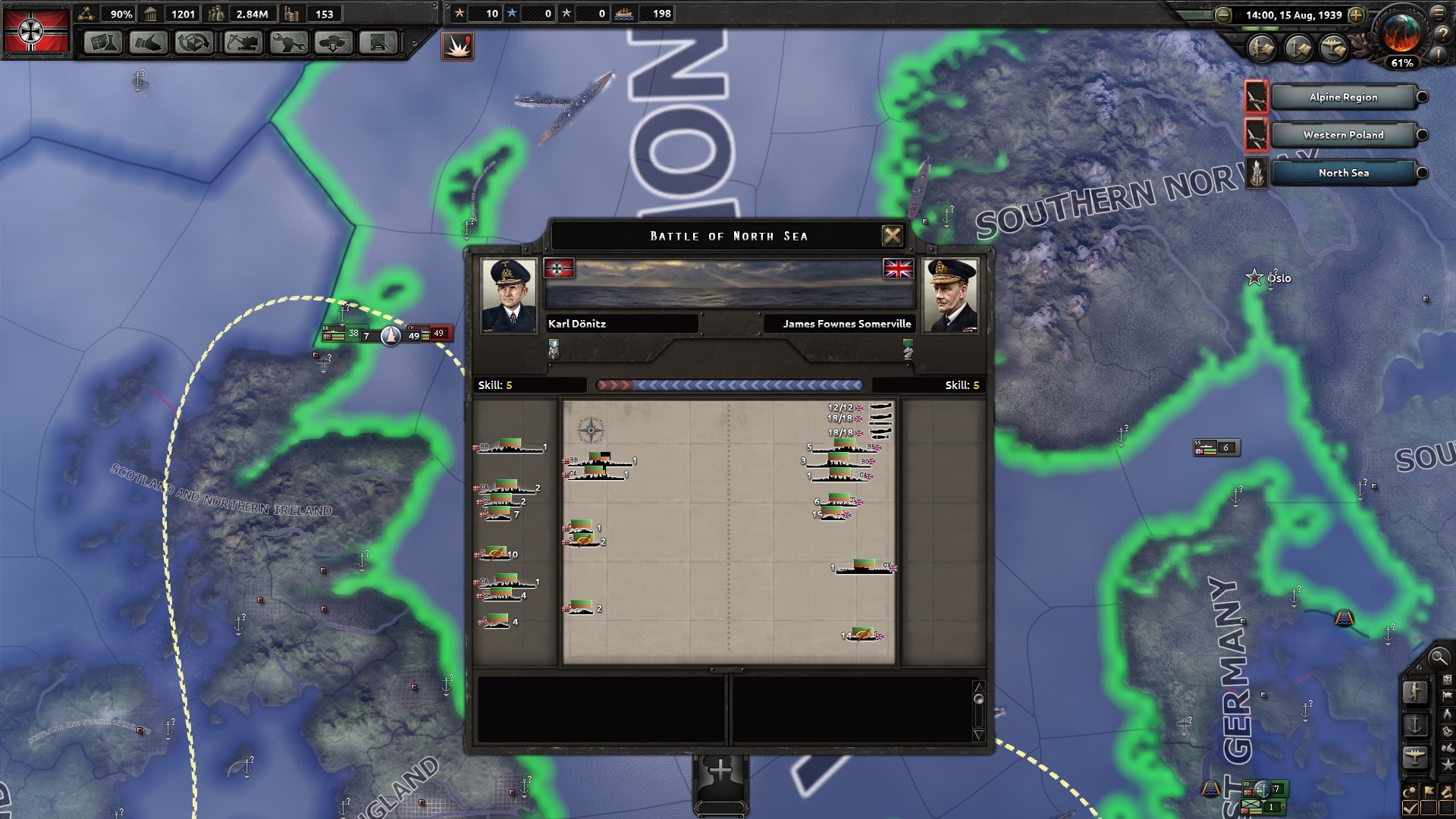Click the combat alert explosion icon
The height and width of the screenshot is (819, 1456).
click(x=457, y=46)
